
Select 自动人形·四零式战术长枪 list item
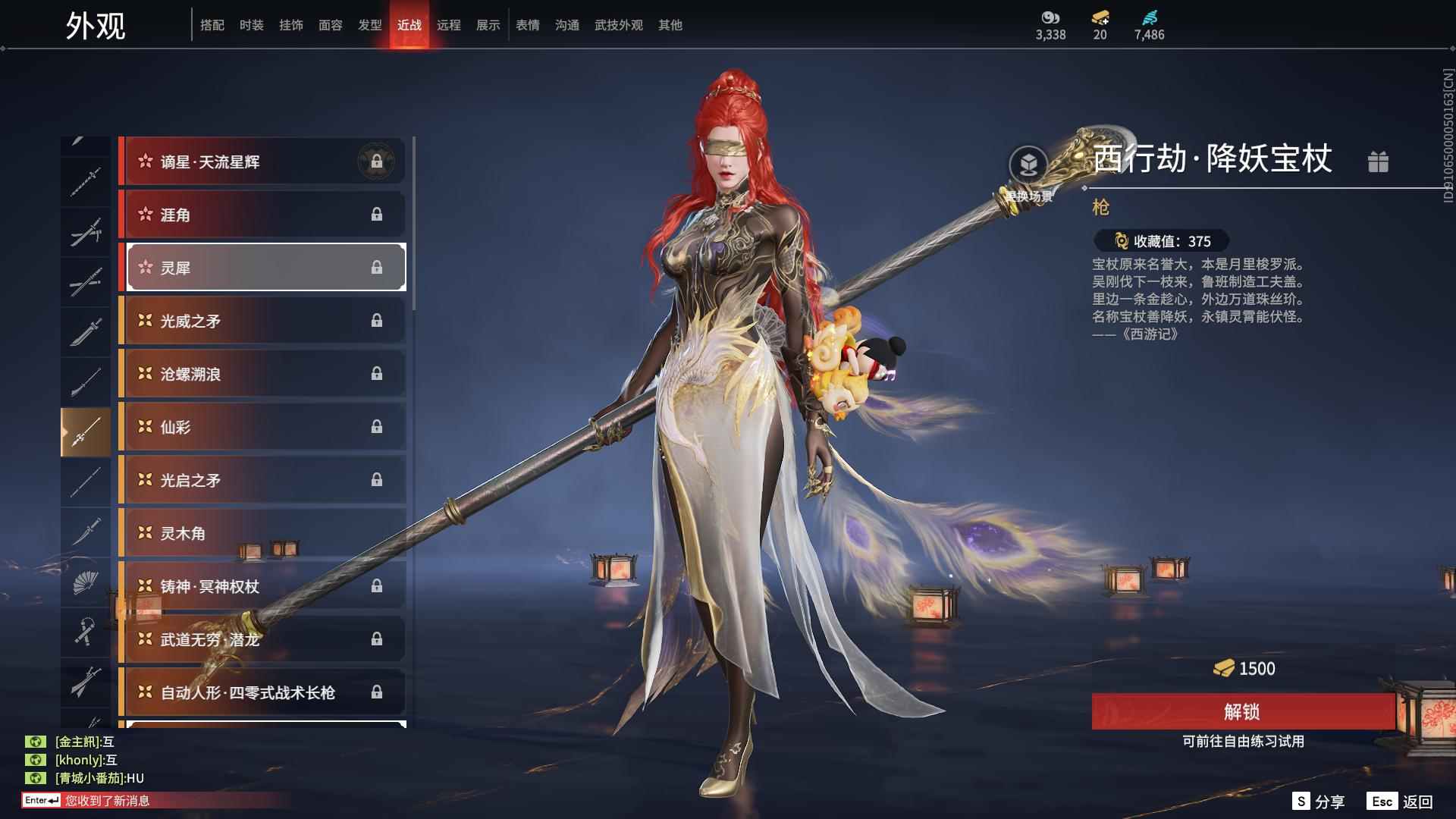tap(262, 692)
